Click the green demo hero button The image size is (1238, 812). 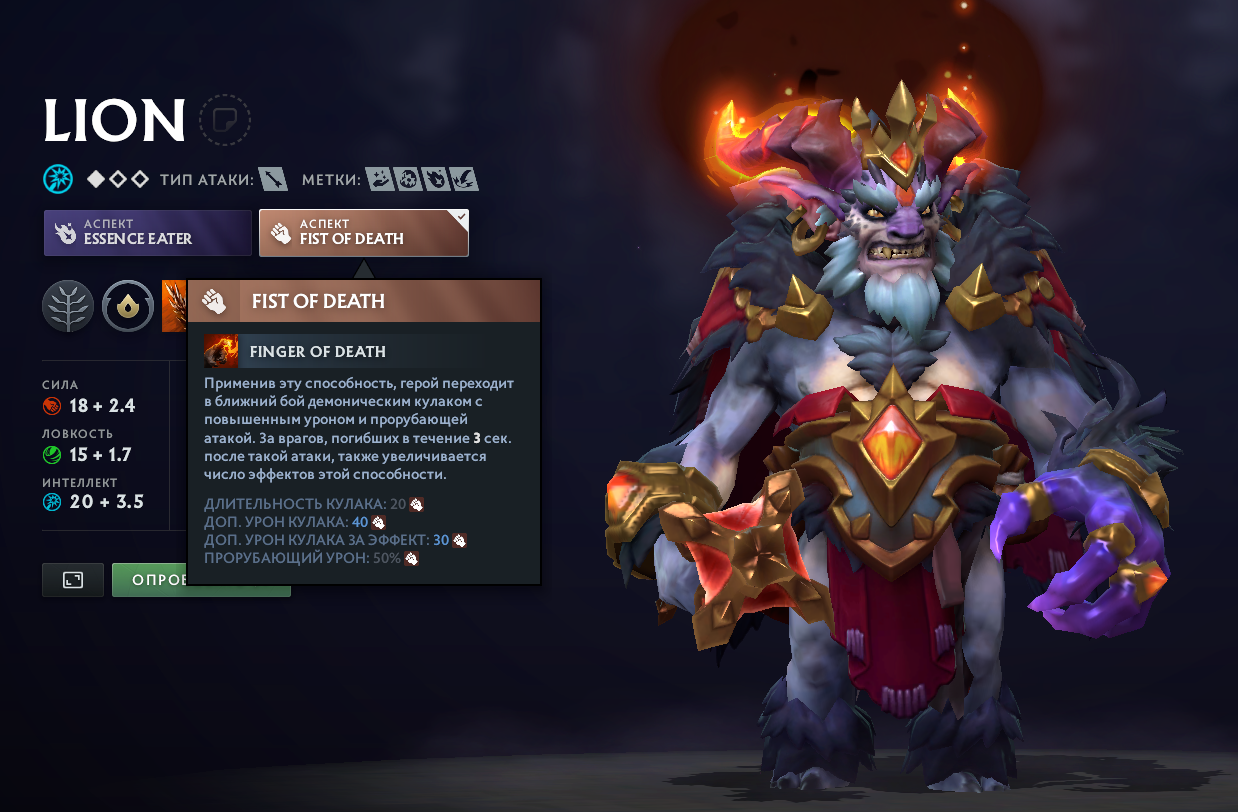click(150, 580)
